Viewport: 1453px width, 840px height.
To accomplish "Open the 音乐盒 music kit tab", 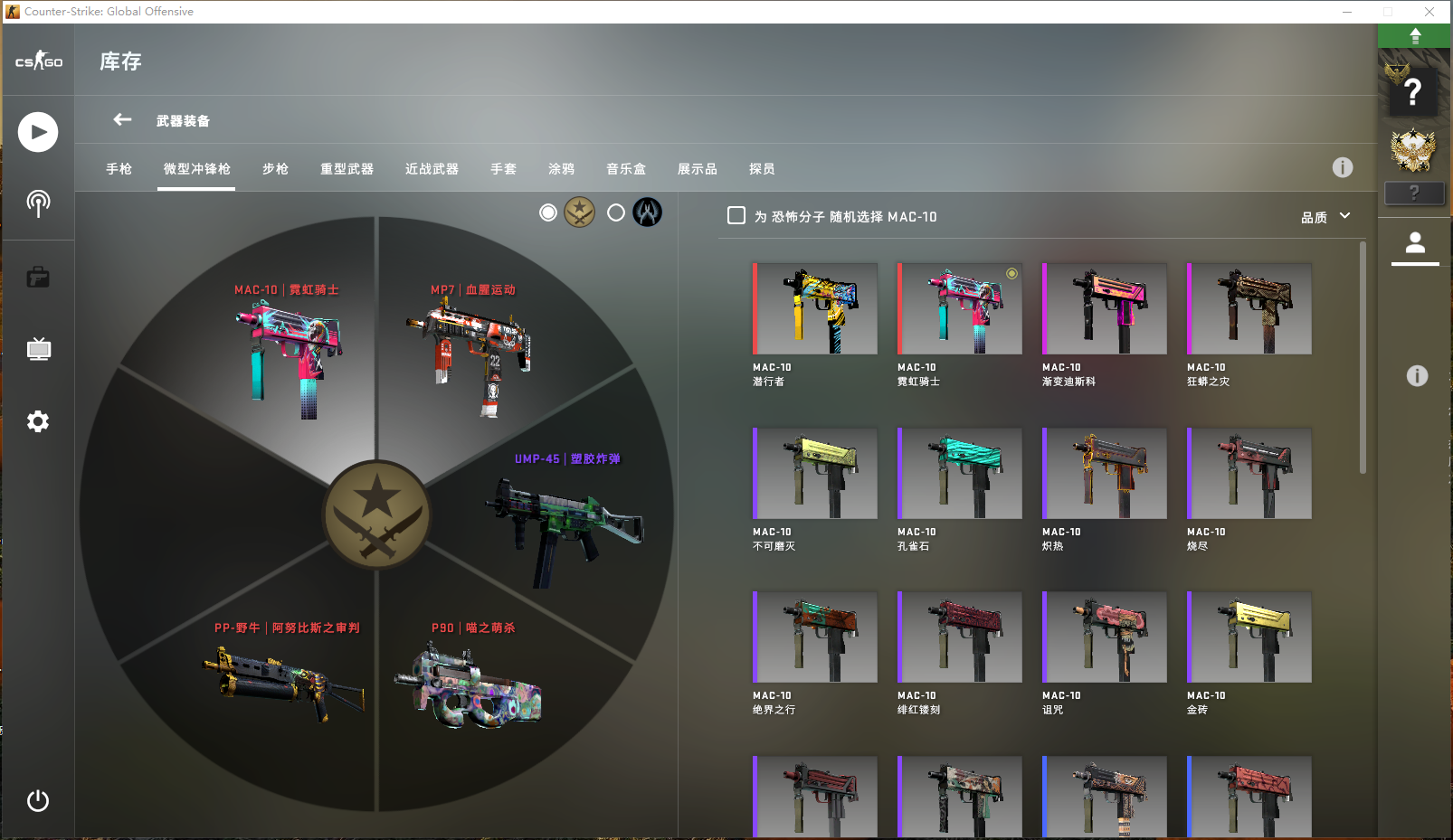I will tap(626, 169).
